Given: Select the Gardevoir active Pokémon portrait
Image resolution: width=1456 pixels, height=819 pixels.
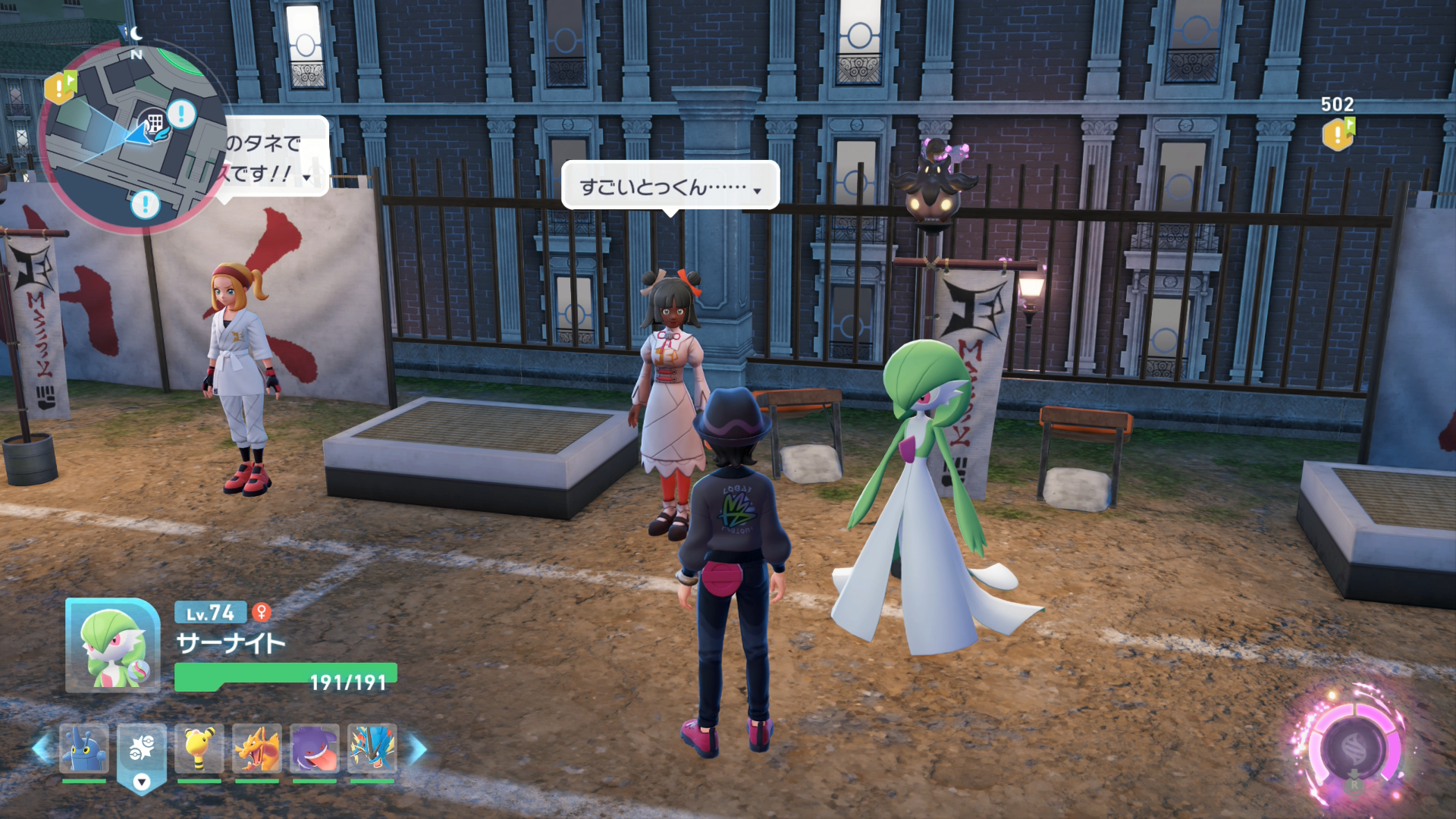Looking at the screenshot, I should click(x=112, y=646).
